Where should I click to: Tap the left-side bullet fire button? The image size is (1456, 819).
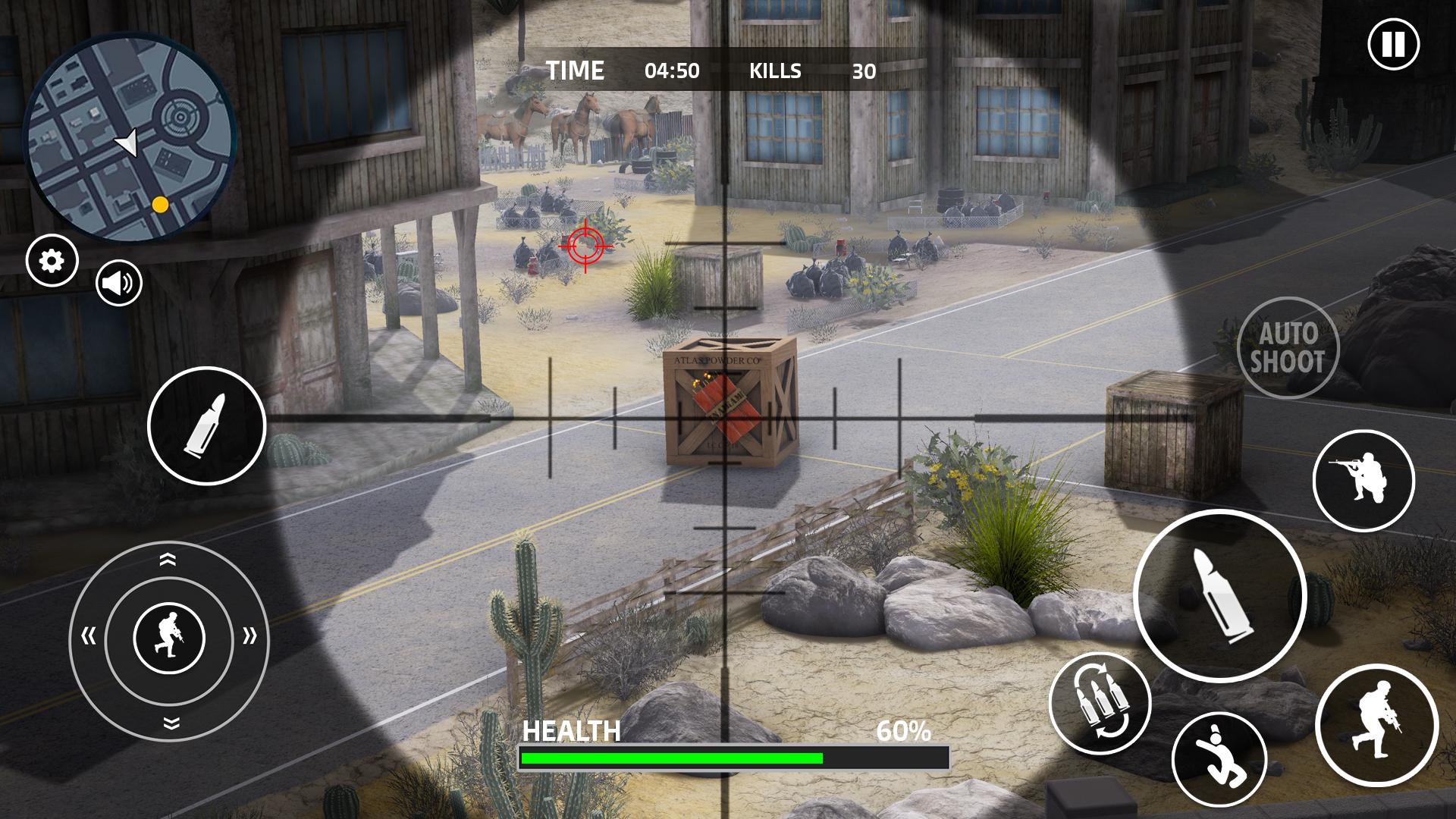[206, 425]
